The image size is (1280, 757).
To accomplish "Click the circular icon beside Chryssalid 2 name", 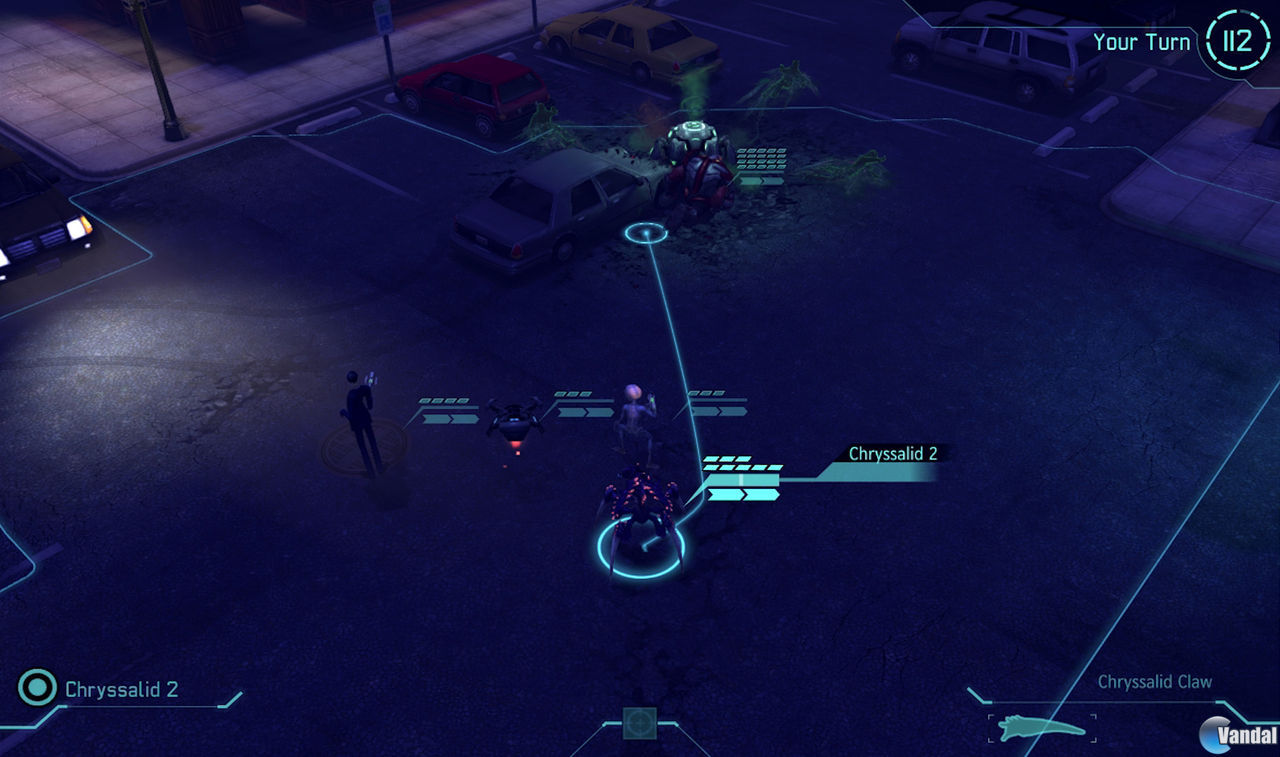I will pos(38,688).
